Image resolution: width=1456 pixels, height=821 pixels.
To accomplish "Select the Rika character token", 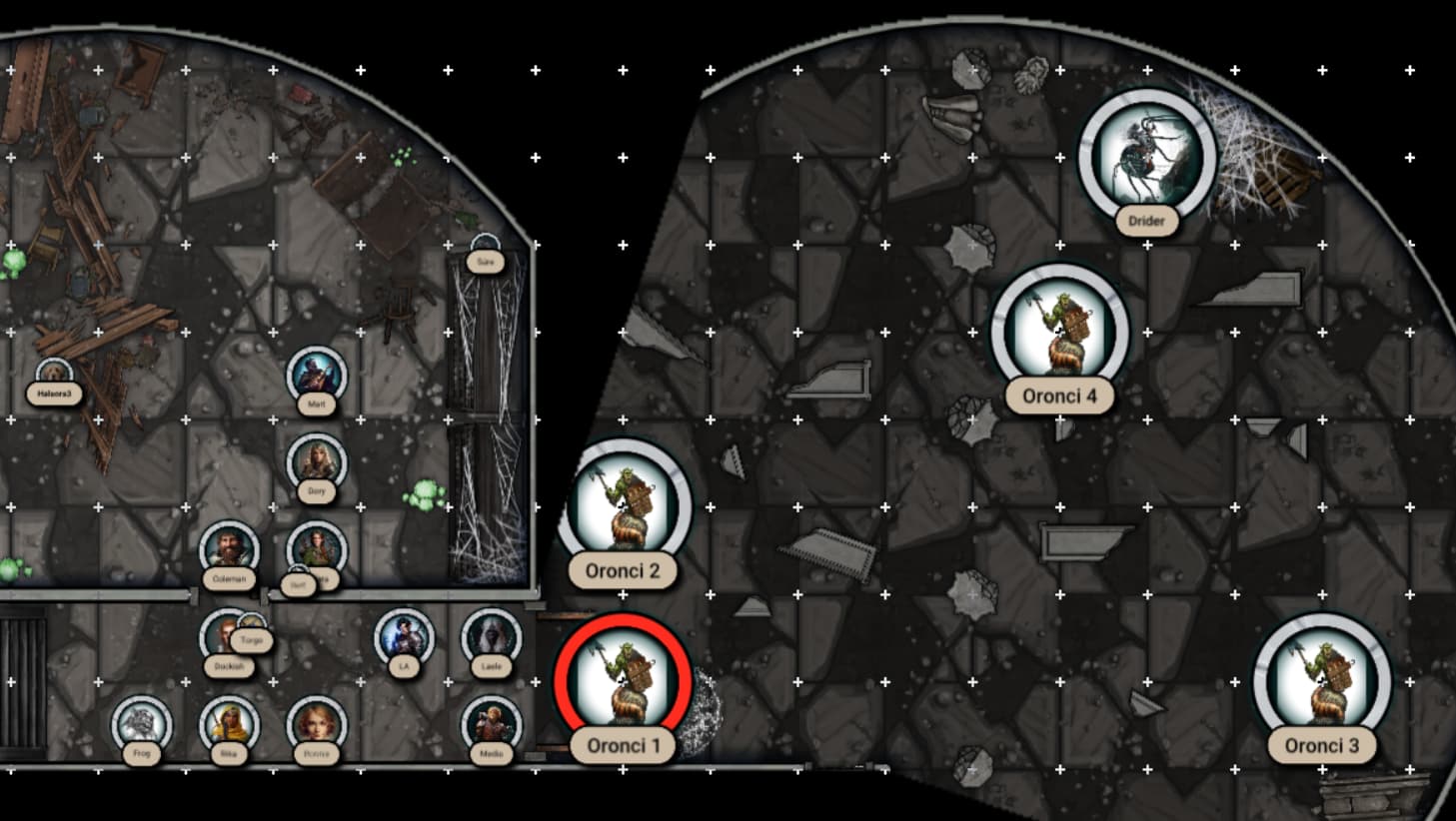I will 229,724.
